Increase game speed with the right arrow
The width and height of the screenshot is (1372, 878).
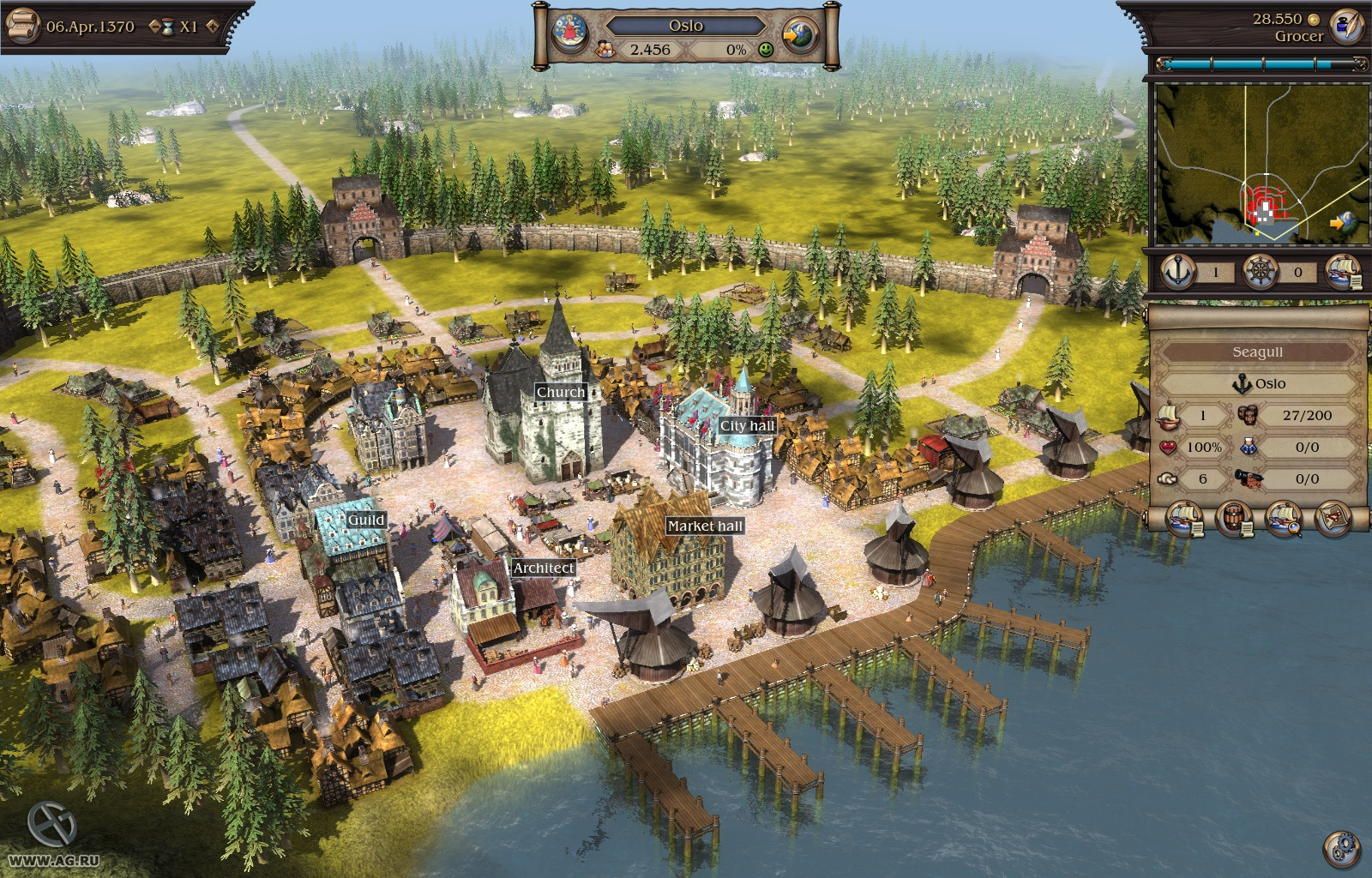point(212,27)
